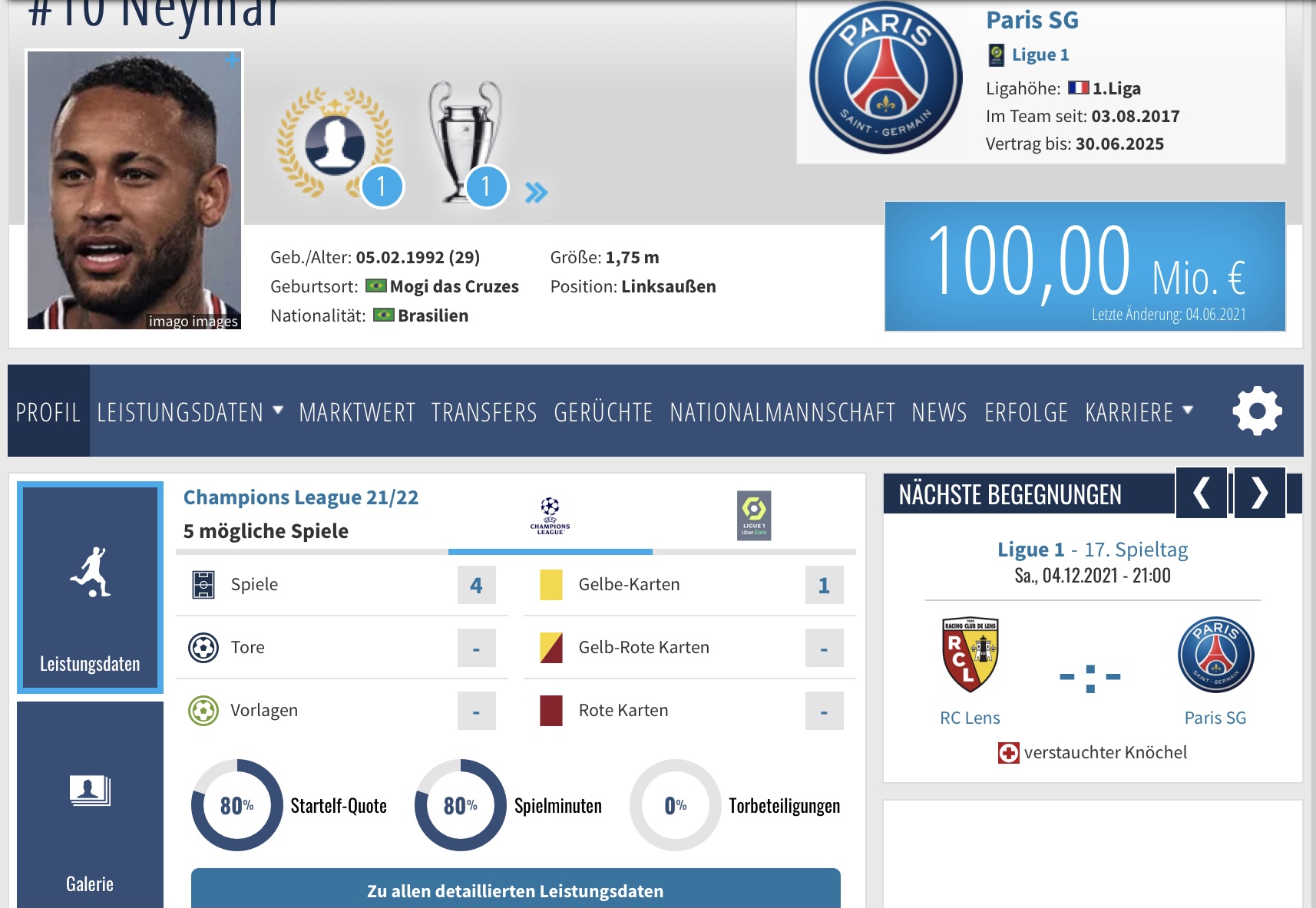Select the Profil tab
1316x908 pixels.
[x=48, y=412]
